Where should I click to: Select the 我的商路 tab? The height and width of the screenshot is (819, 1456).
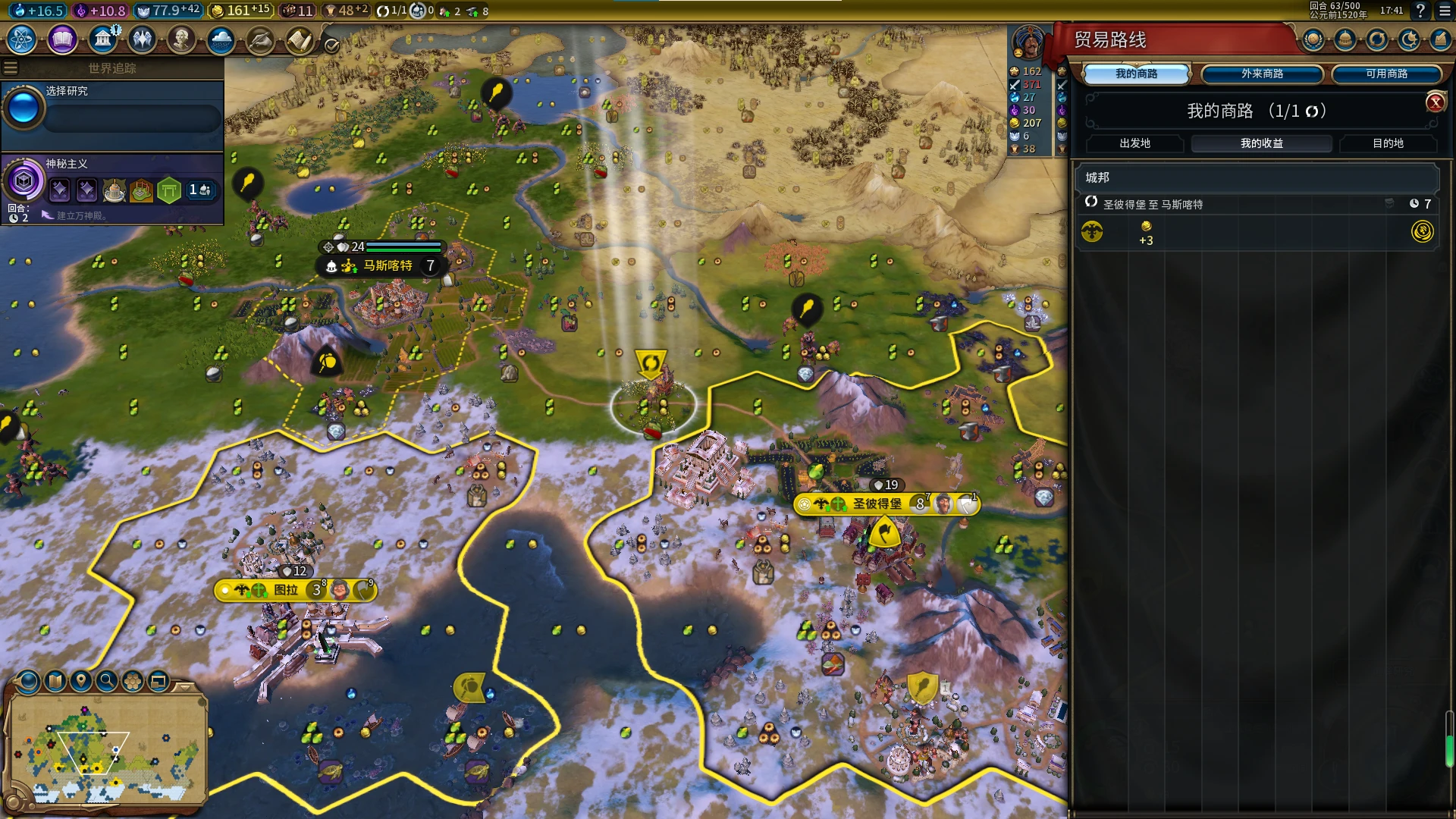point(1136,74)
